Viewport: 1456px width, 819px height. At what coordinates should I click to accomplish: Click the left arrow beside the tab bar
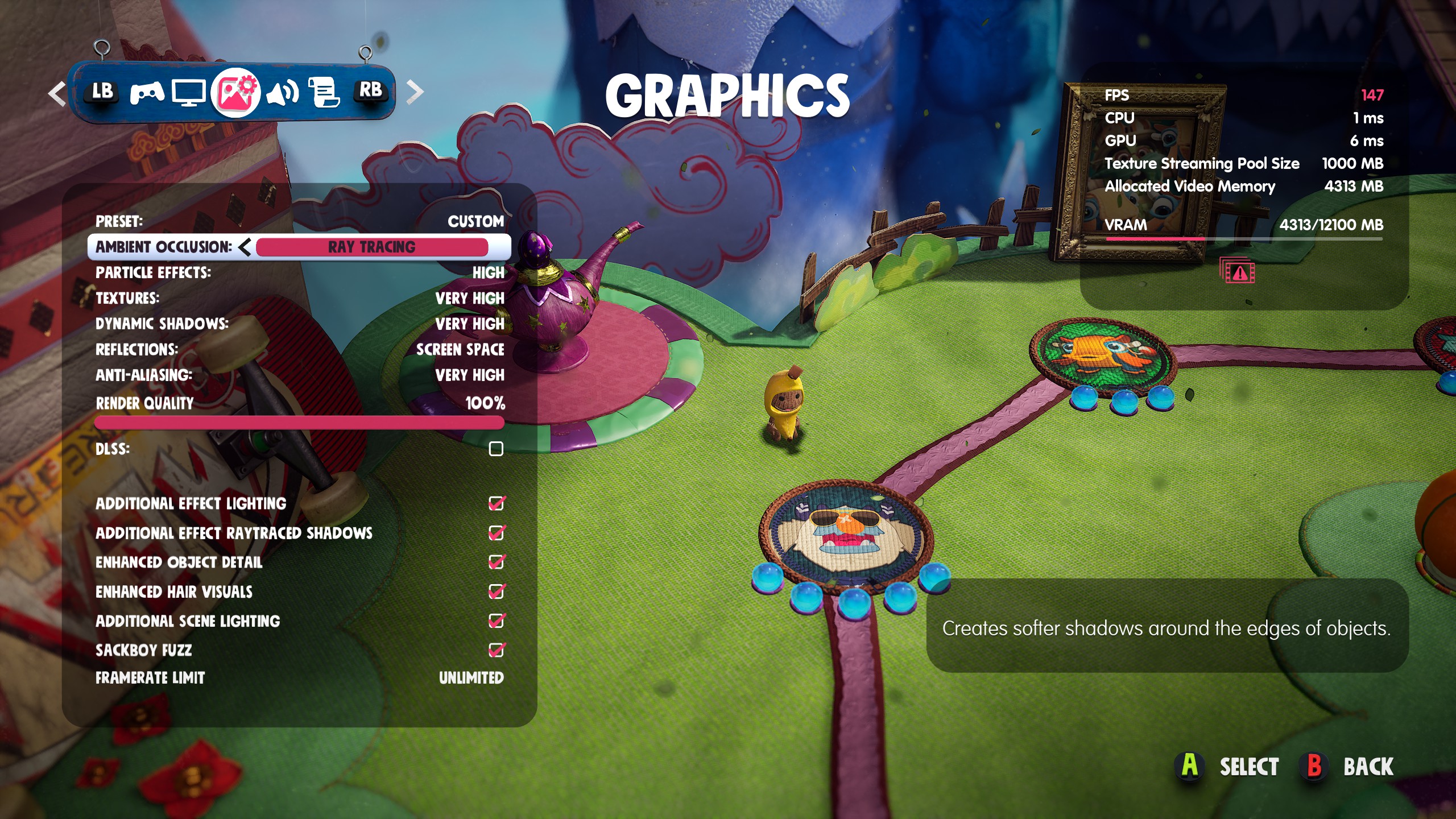[x=57, y=93]
